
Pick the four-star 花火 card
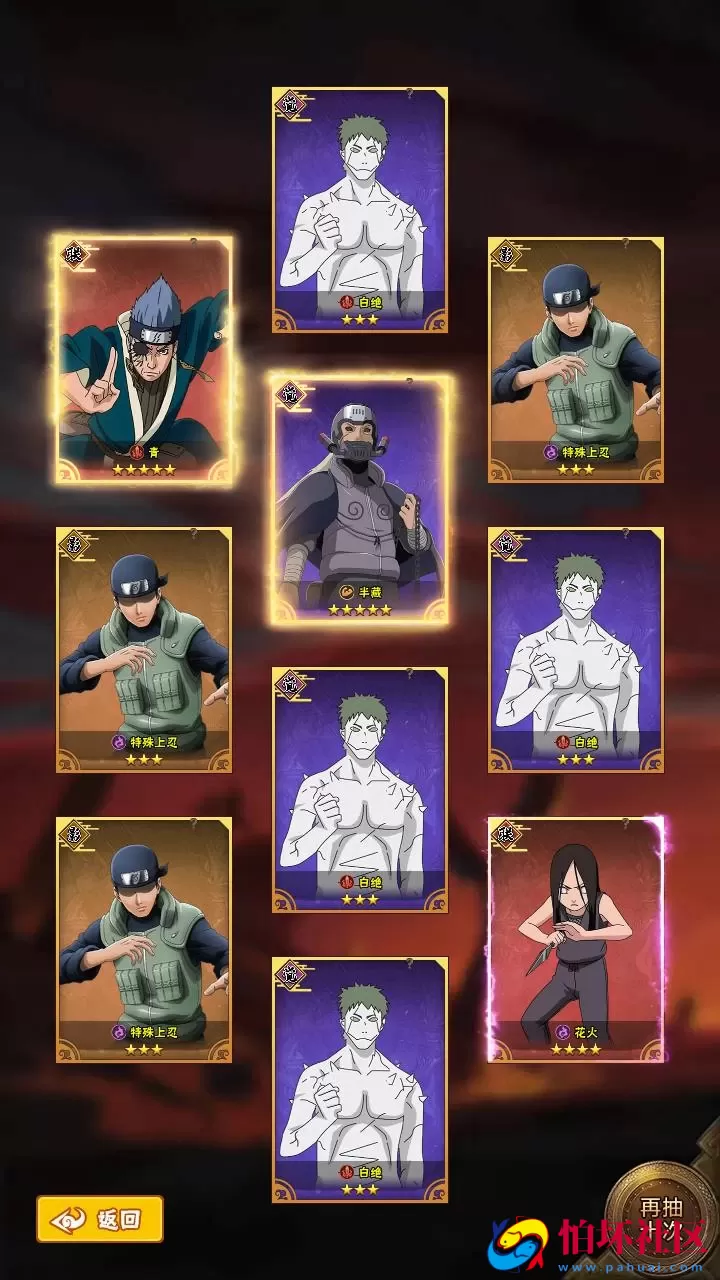click(x=576, y=938)
